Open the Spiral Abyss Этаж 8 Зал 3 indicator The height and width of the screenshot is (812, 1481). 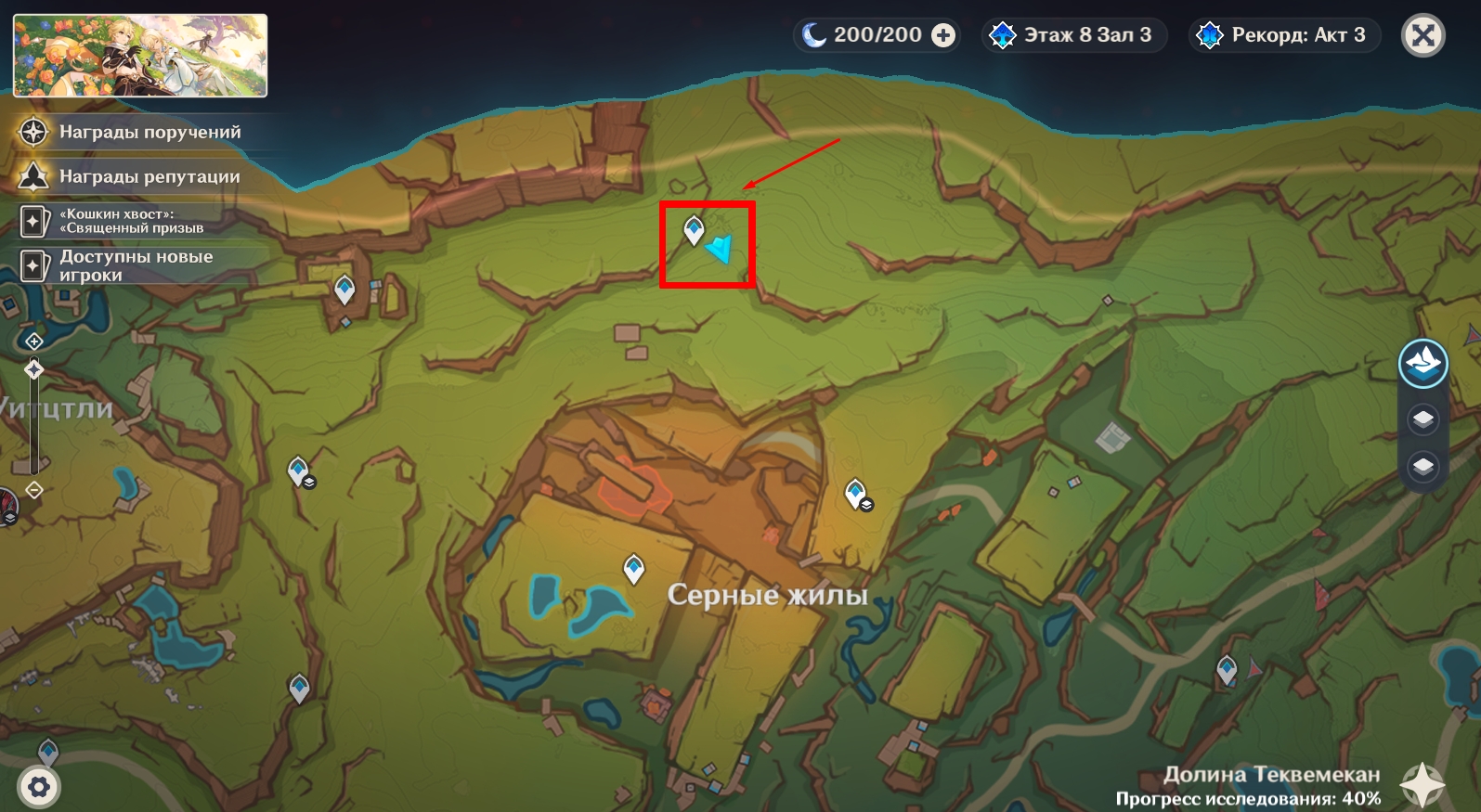(1073, 35)
